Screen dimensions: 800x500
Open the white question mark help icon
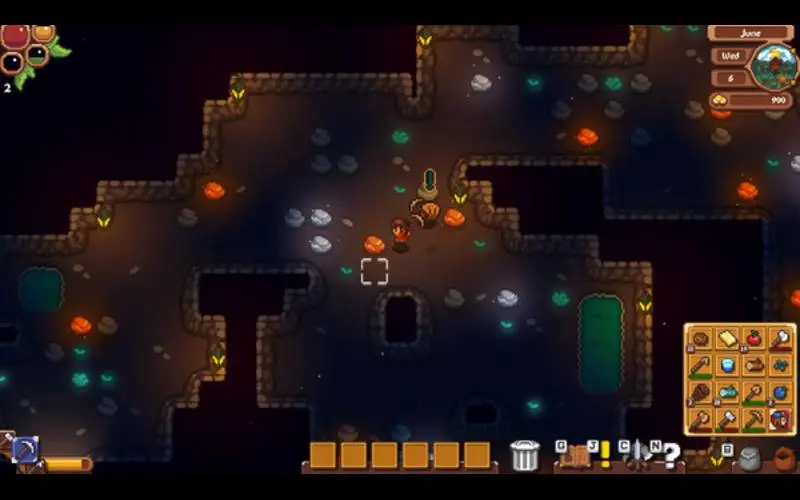click(671, 458)
